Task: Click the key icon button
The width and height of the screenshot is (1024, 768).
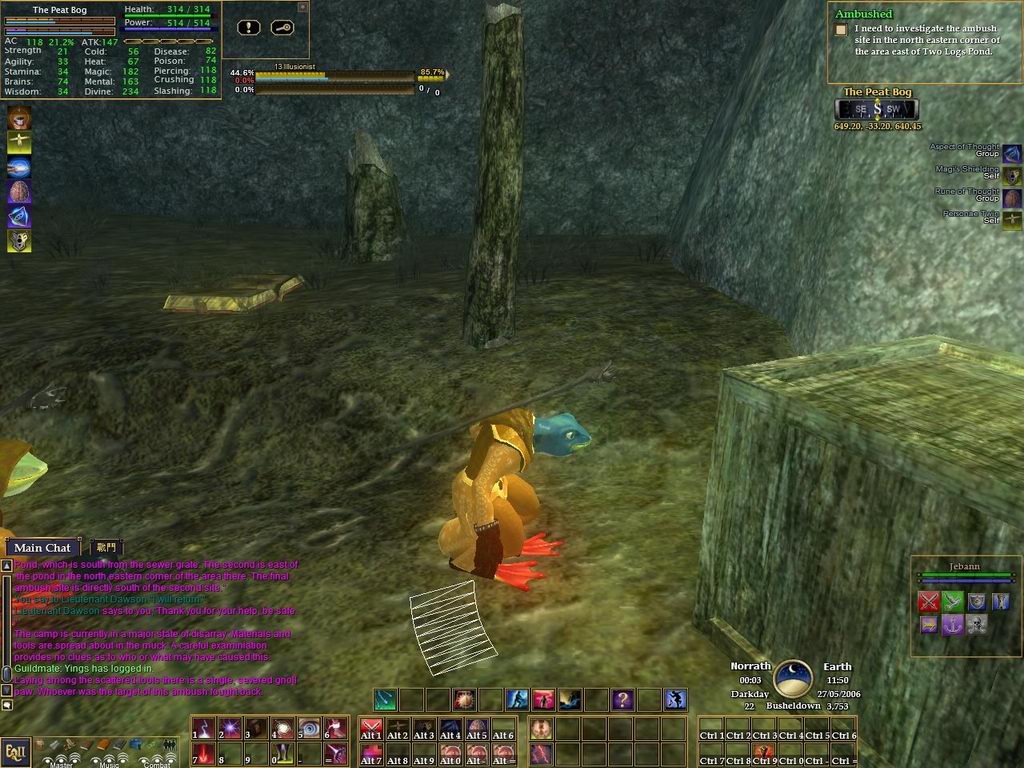Action: (x=281, y=27)
